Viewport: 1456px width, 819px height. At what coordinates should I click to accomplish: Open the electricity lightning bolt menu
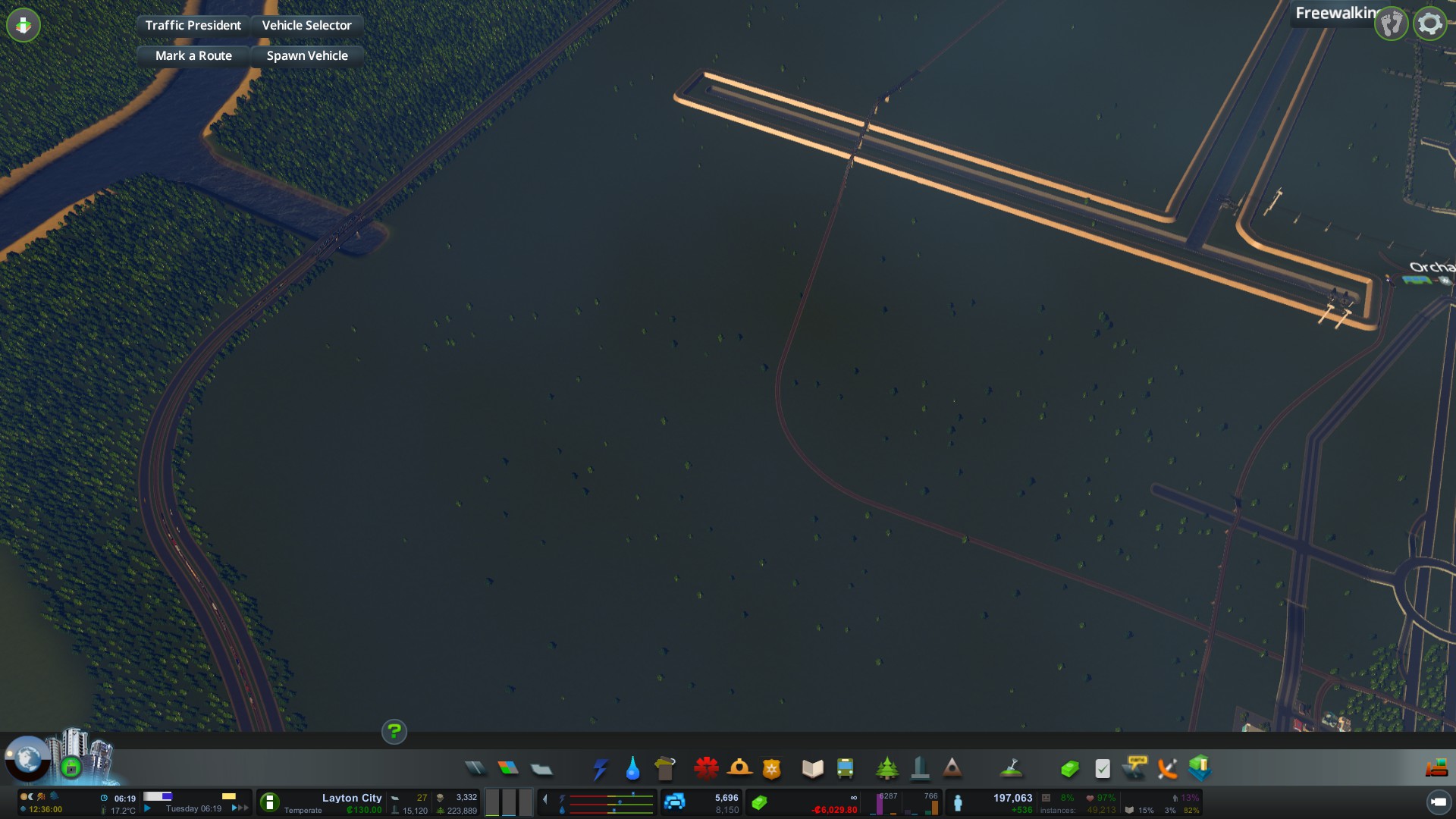(600, 769)
